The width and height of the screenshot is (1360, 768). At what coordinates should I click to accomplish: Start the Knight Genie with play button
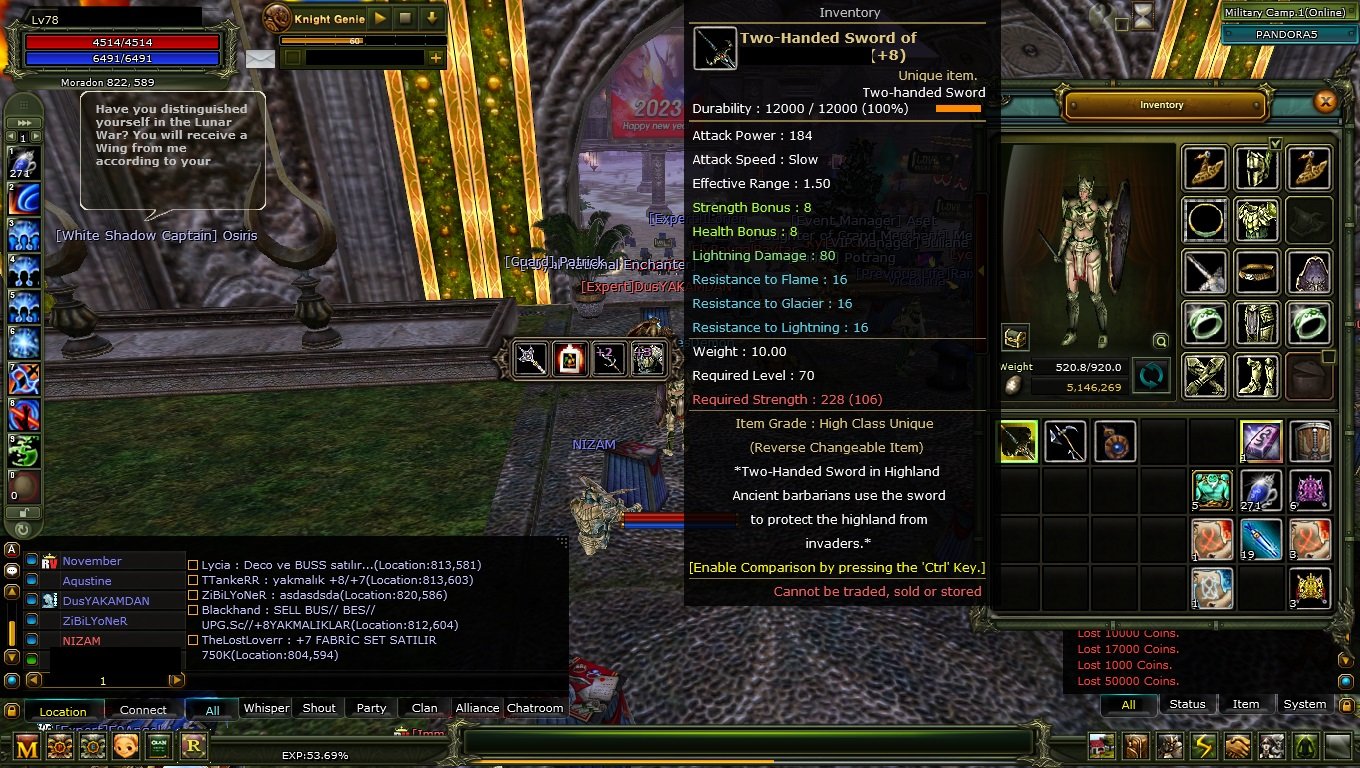click(379, 18)
